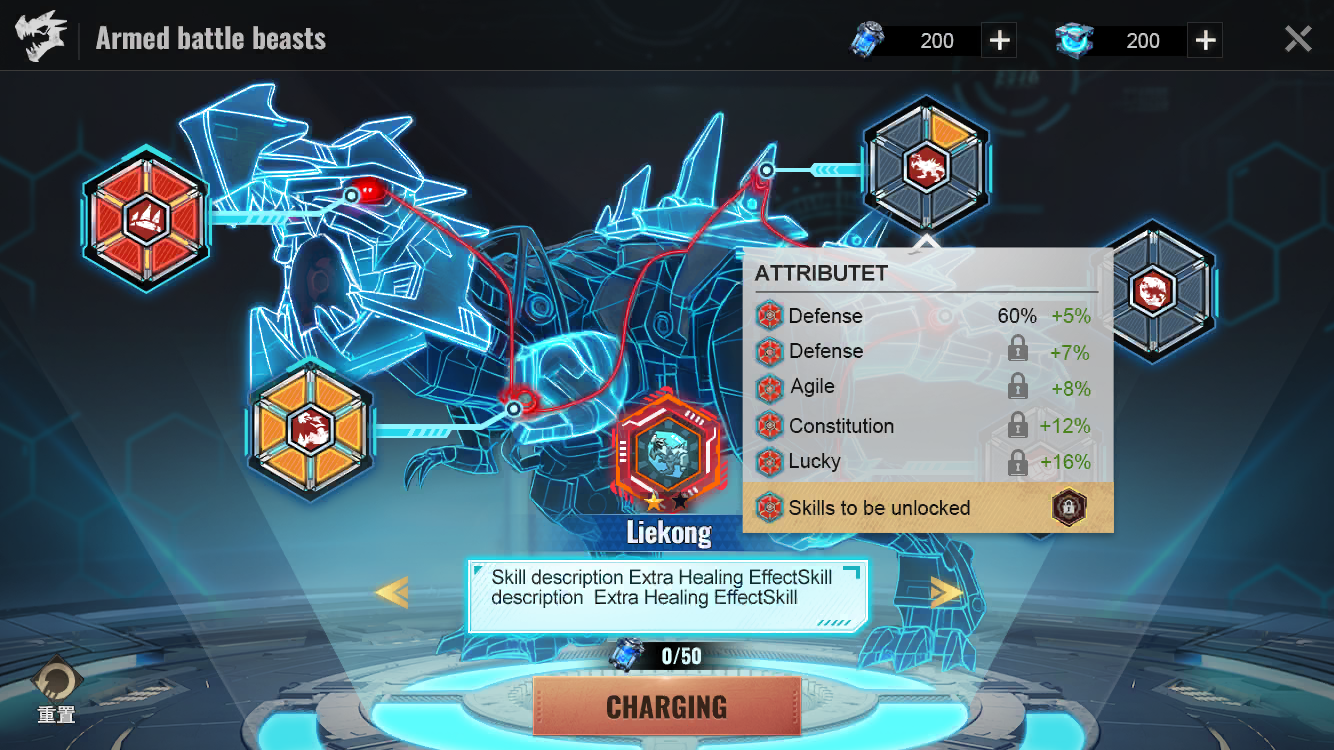Open the Liekong beast emblem
1334x750 pixels.
coord(667,450)
